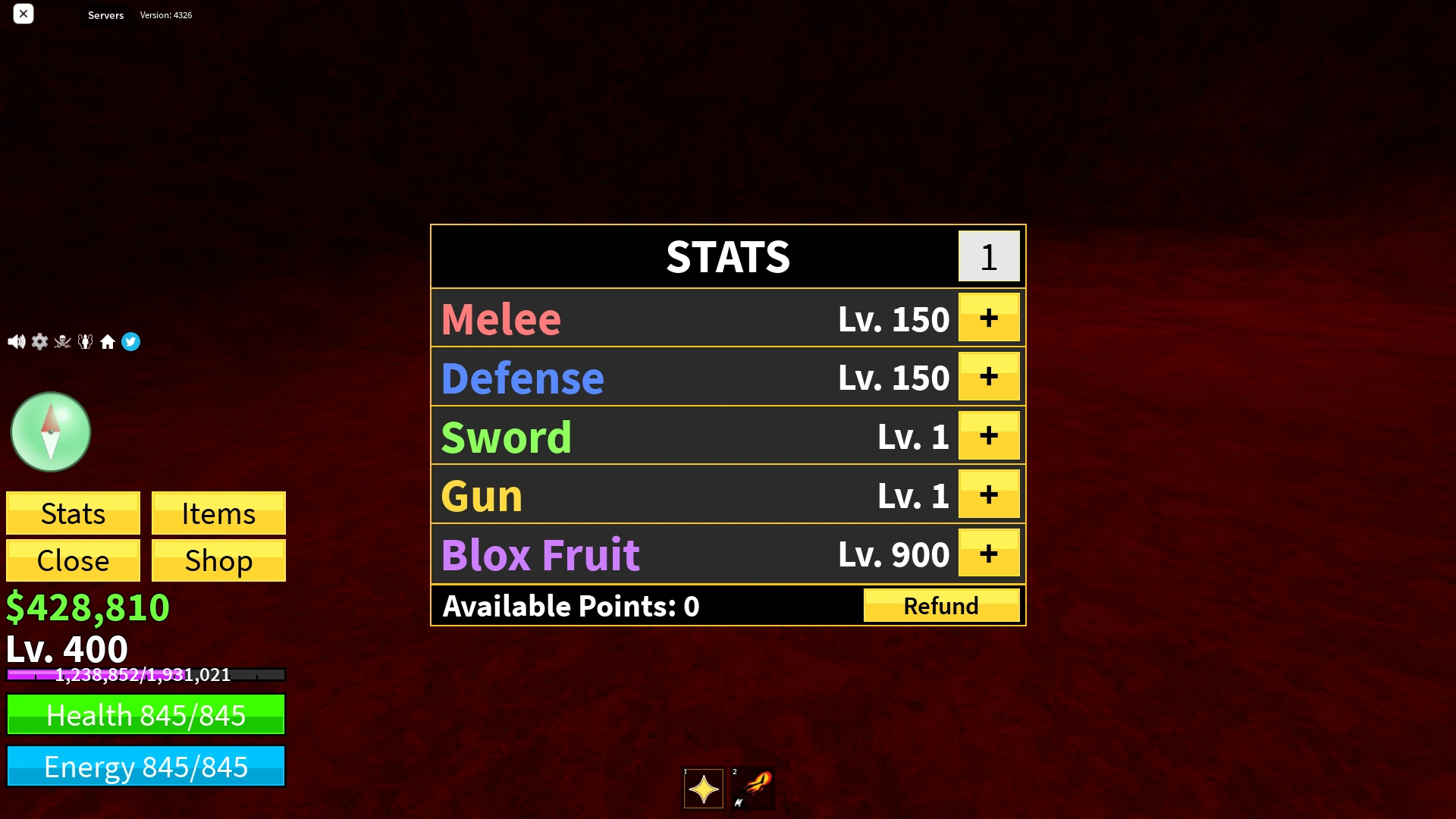Expand the Servers list at the top
This screenshot has width=1456, height=819.
coord(105,15)
